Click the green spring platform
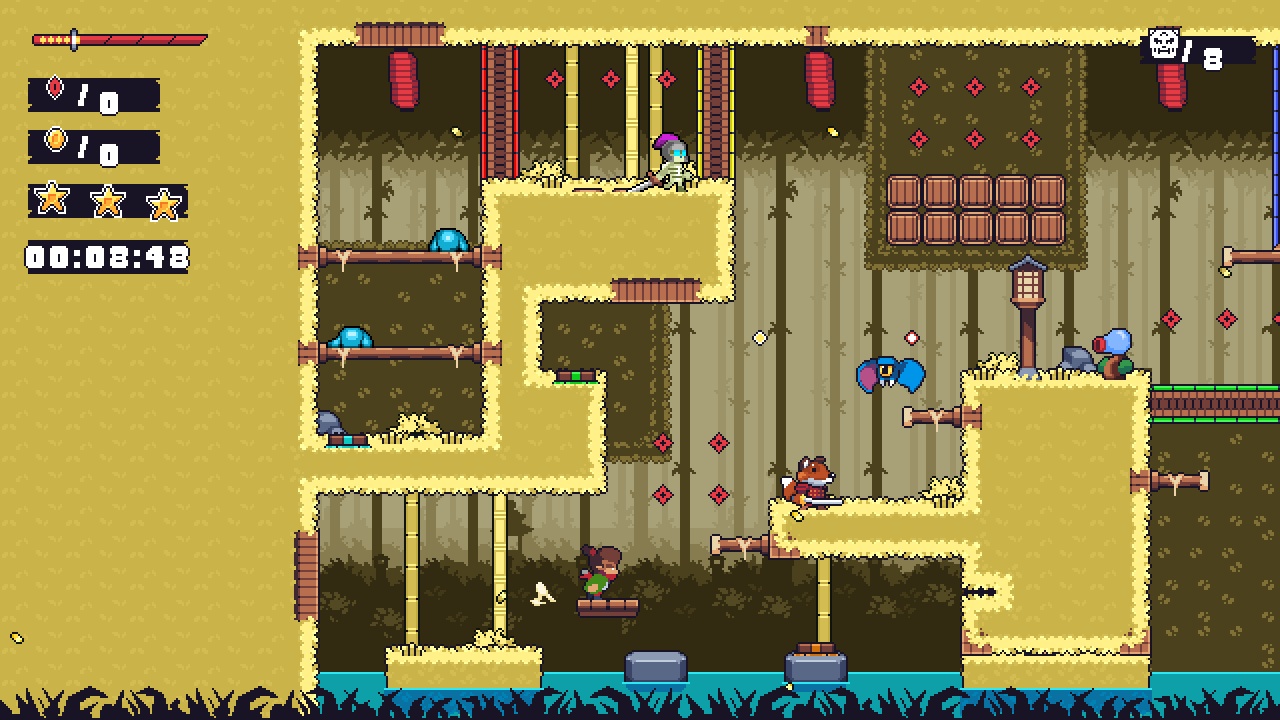The width and height of the screenshot is (1280, 720). [574, 376]
